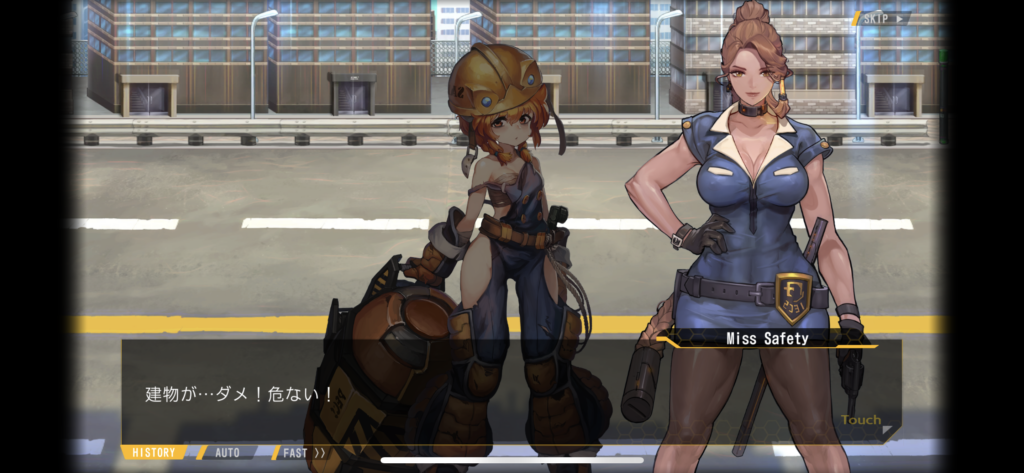The height and width of the screenshot is (473, 1024).
Task: Toggle AUTO dialogue advance
Action: tap(228, 453)
